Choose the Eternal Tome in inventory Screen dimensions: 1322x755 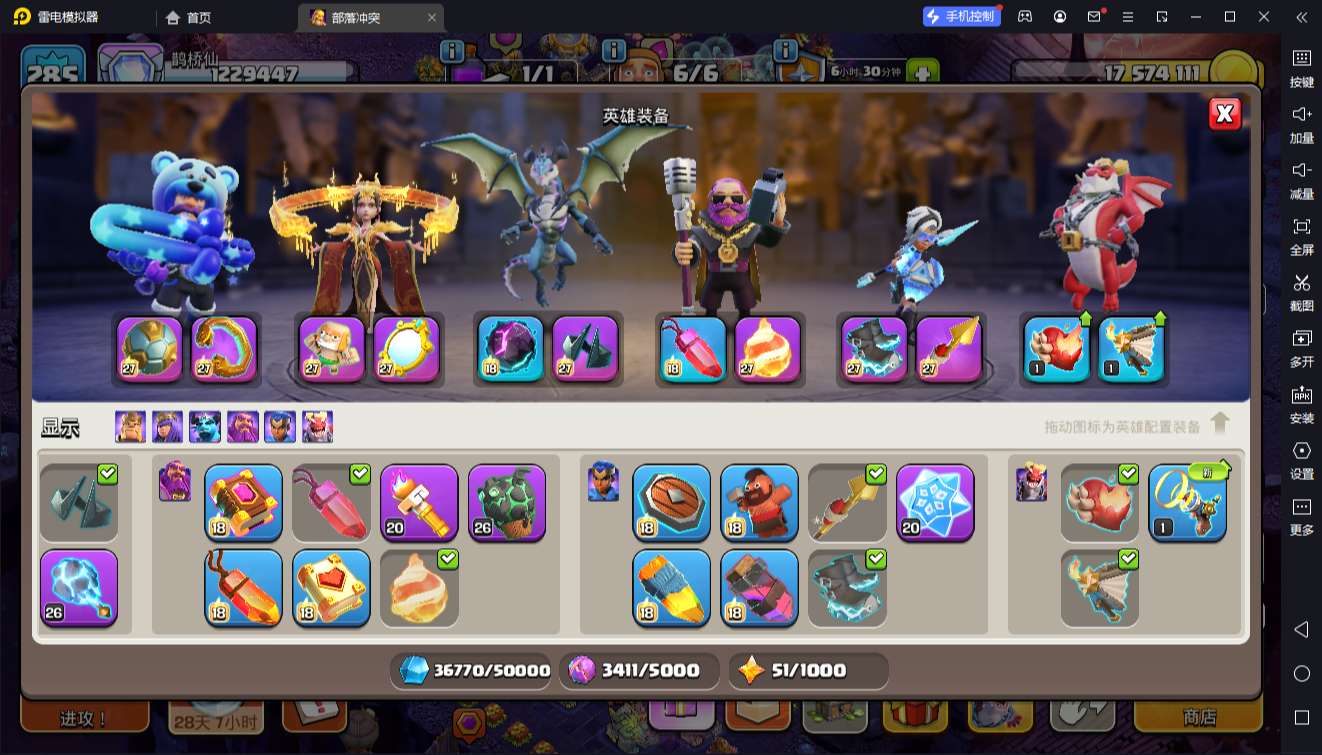pyautogui.click(x=243, y=502)
